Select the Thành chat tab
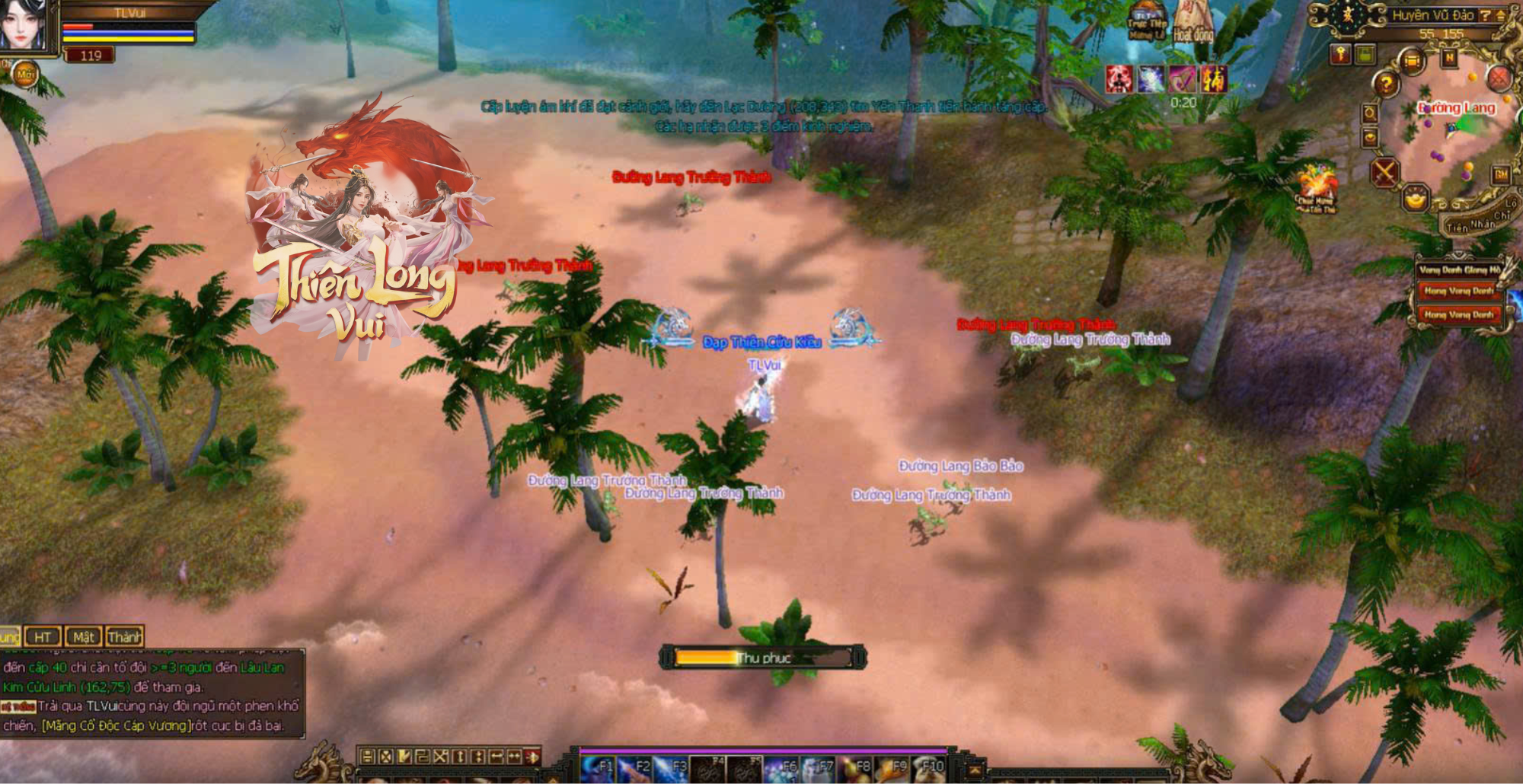1523x784 pixels. click(124, 637)
